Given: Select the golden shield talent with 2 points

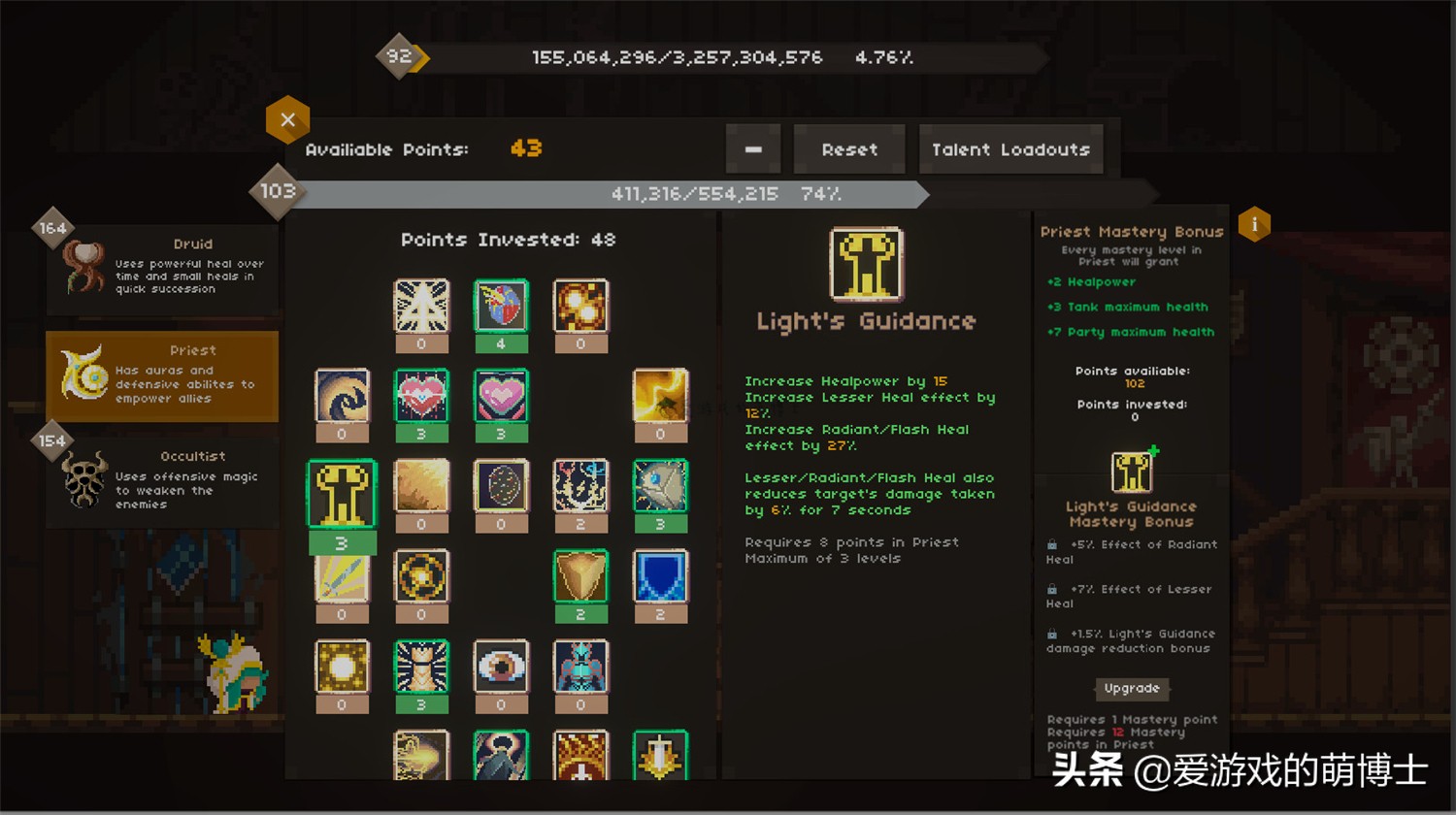Looking at the screenshot, I should pyautogui.click(x=580, y=576).
